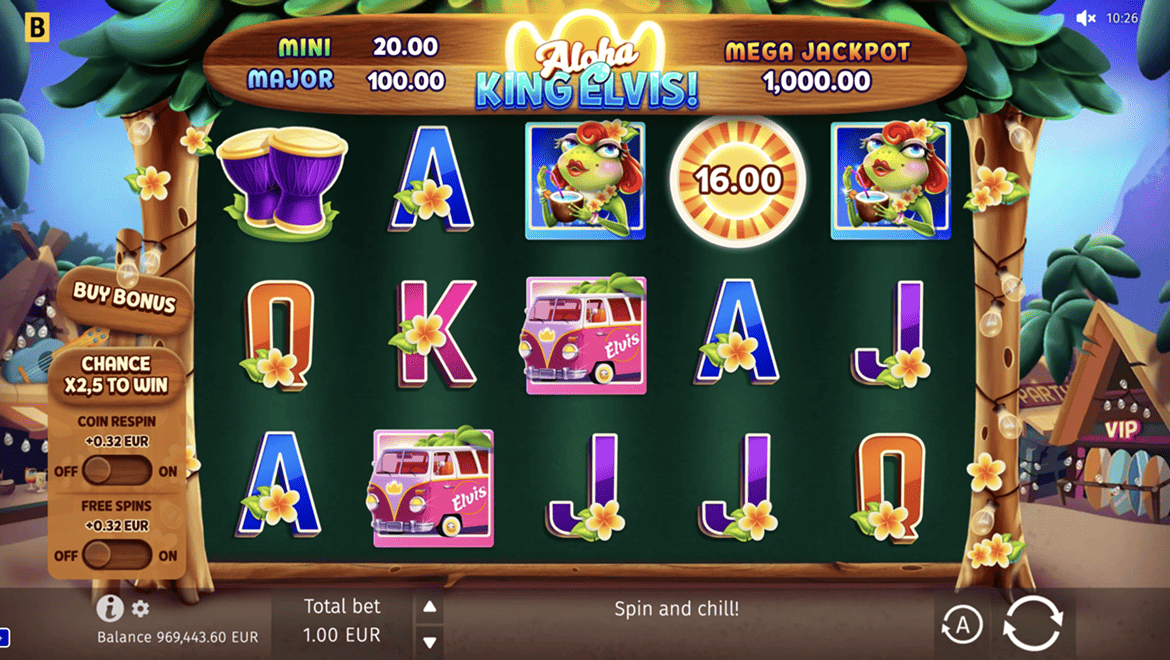Spin the reels with the circular arrows button

point(1032,623)
